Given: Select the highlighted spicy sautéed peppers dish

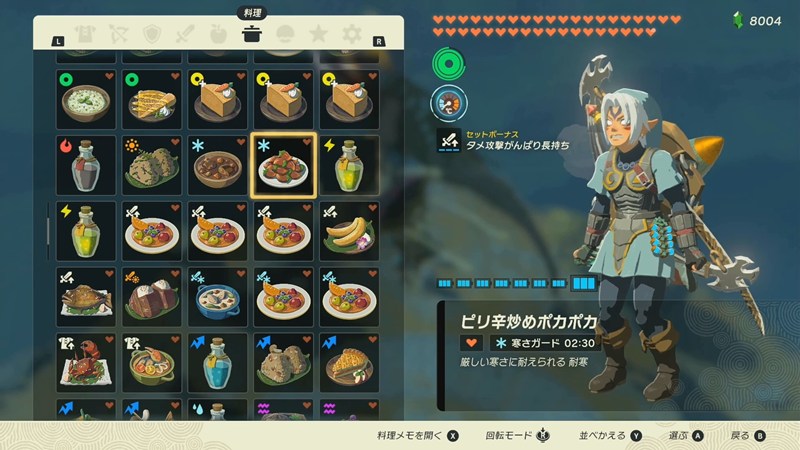Looking at the screenshot, I should point(284,165).
